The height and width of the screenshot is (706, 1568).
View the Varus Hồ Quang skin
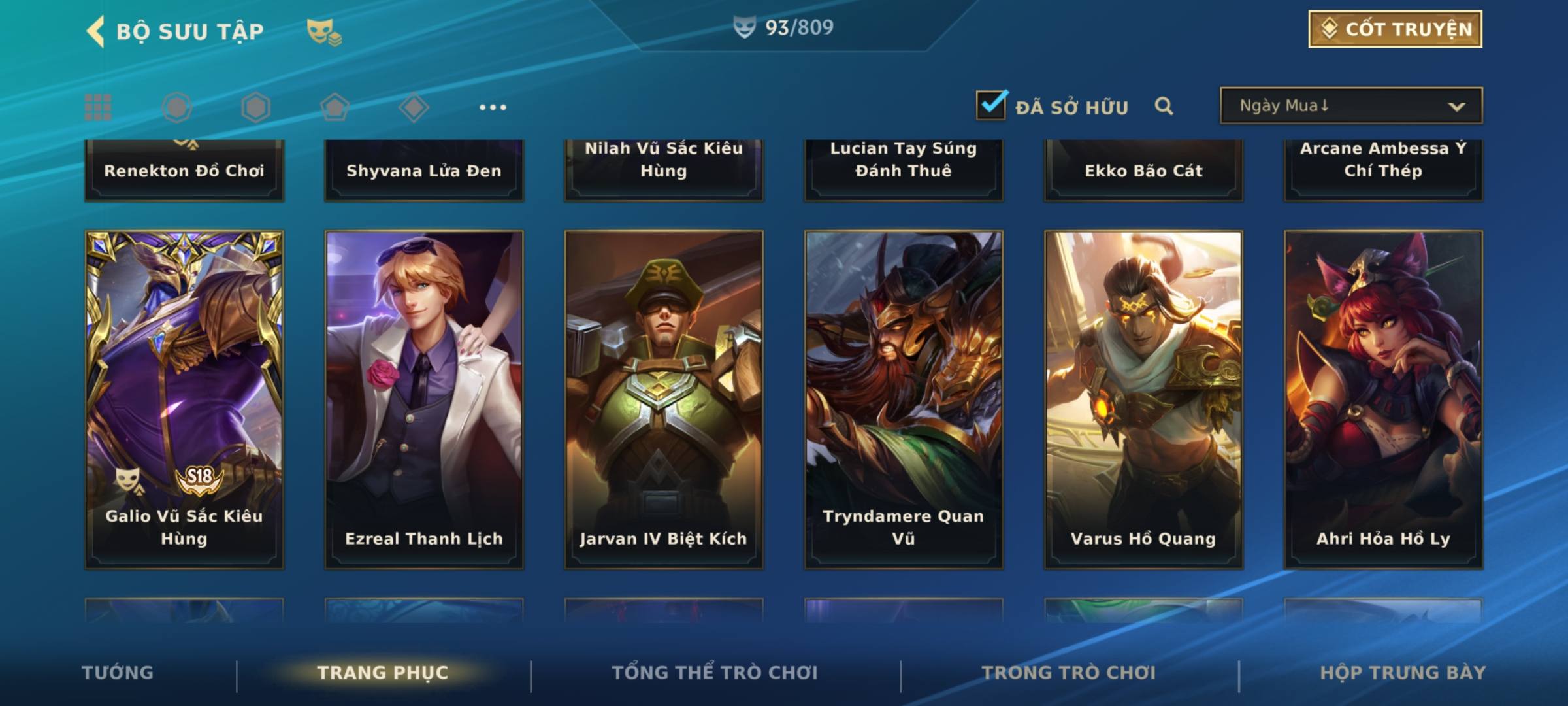pos(1143,399)
